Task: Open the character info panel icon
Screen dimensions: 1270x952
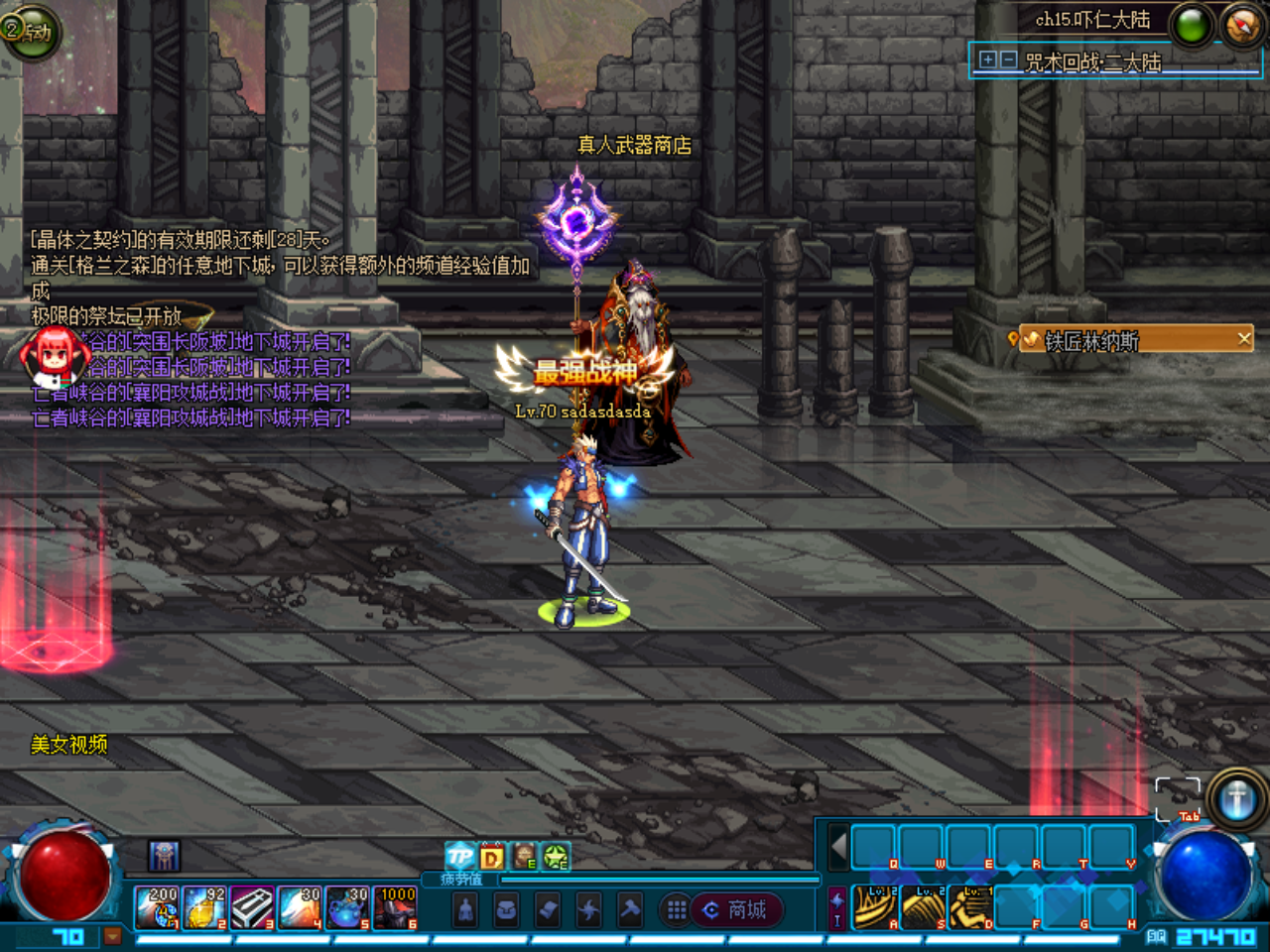Action: (465, 910)
